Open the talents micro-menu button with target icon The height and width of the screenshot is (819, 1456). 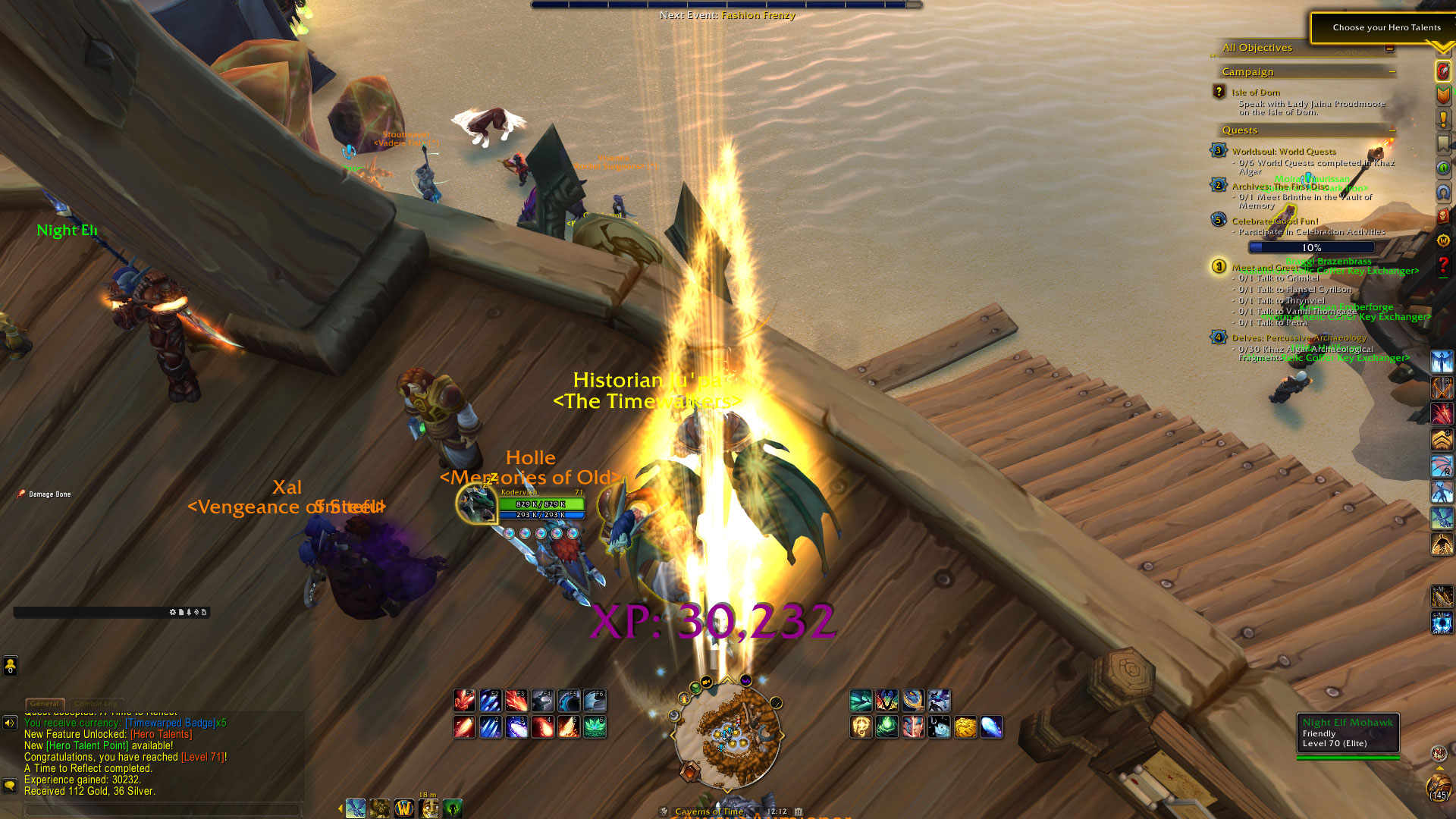point(1442,71)
